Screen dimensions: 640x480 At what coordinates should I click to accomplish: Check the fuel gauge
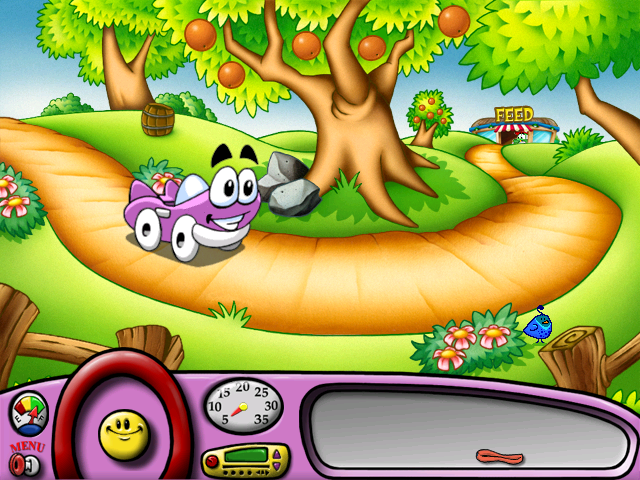click(28, 412)
